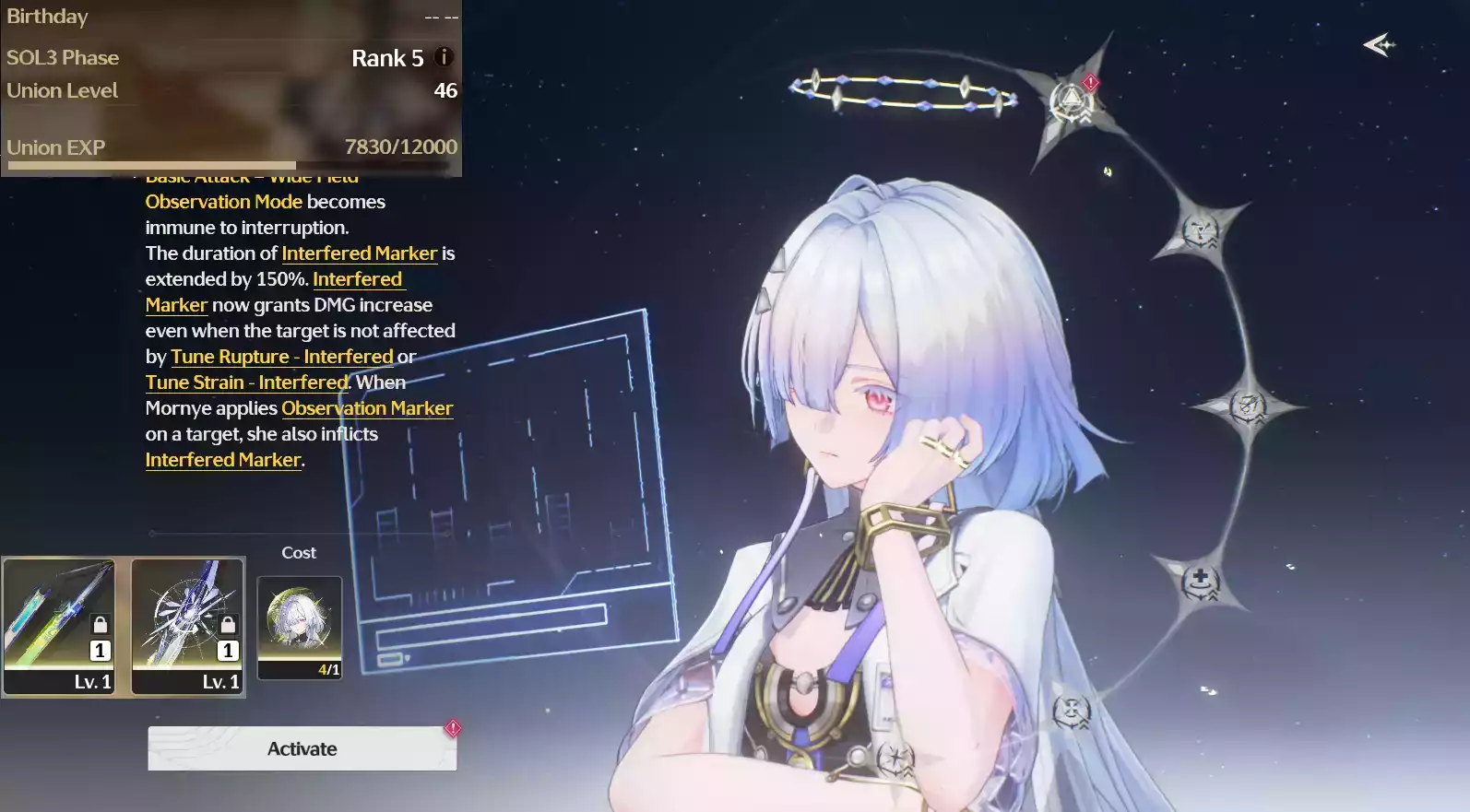1470x812 pixels.
Task: Open the Mornye portrait cost item
Action: [300, 627]
